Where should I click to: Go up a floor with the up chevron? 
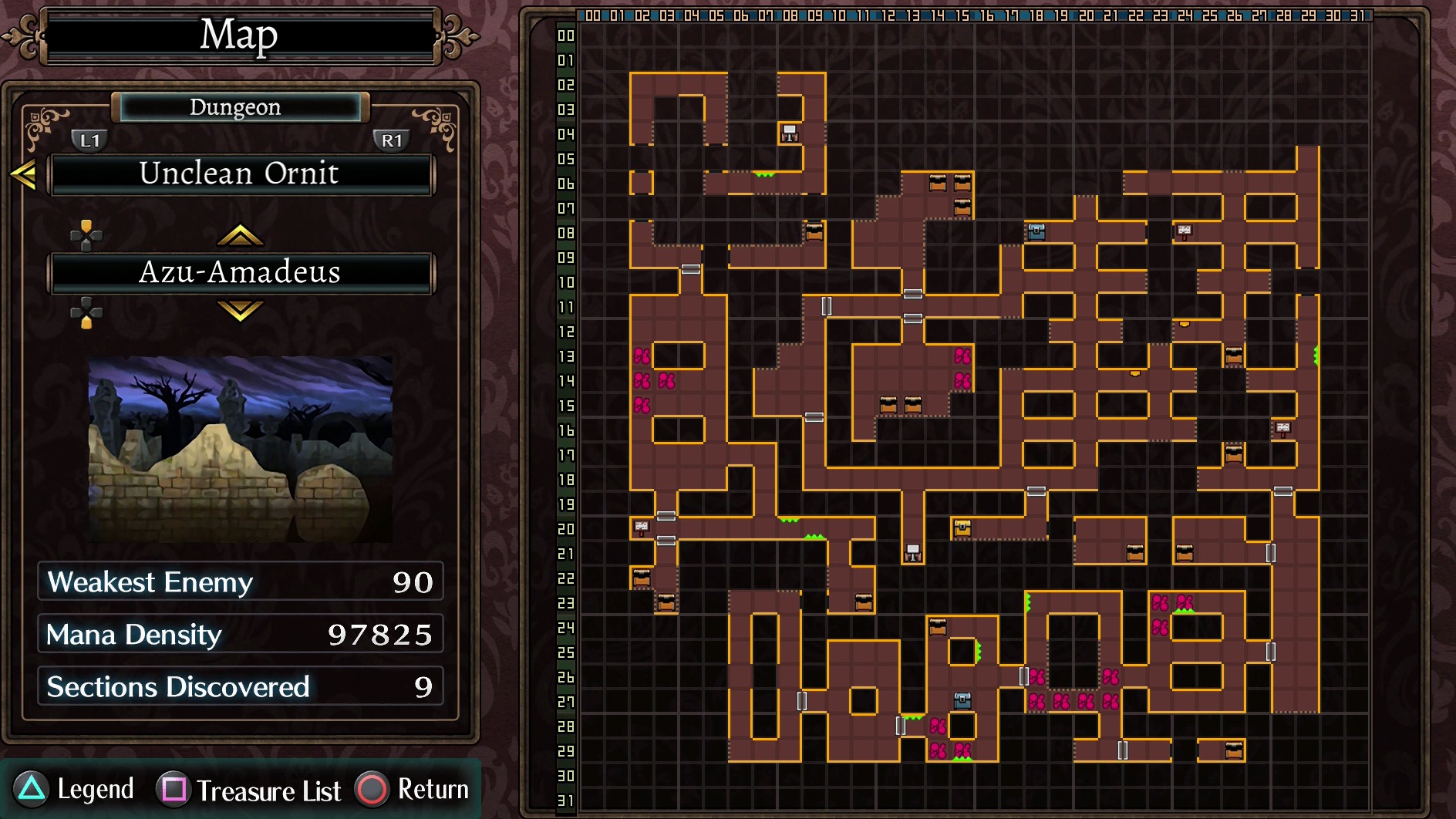point(240,234)
